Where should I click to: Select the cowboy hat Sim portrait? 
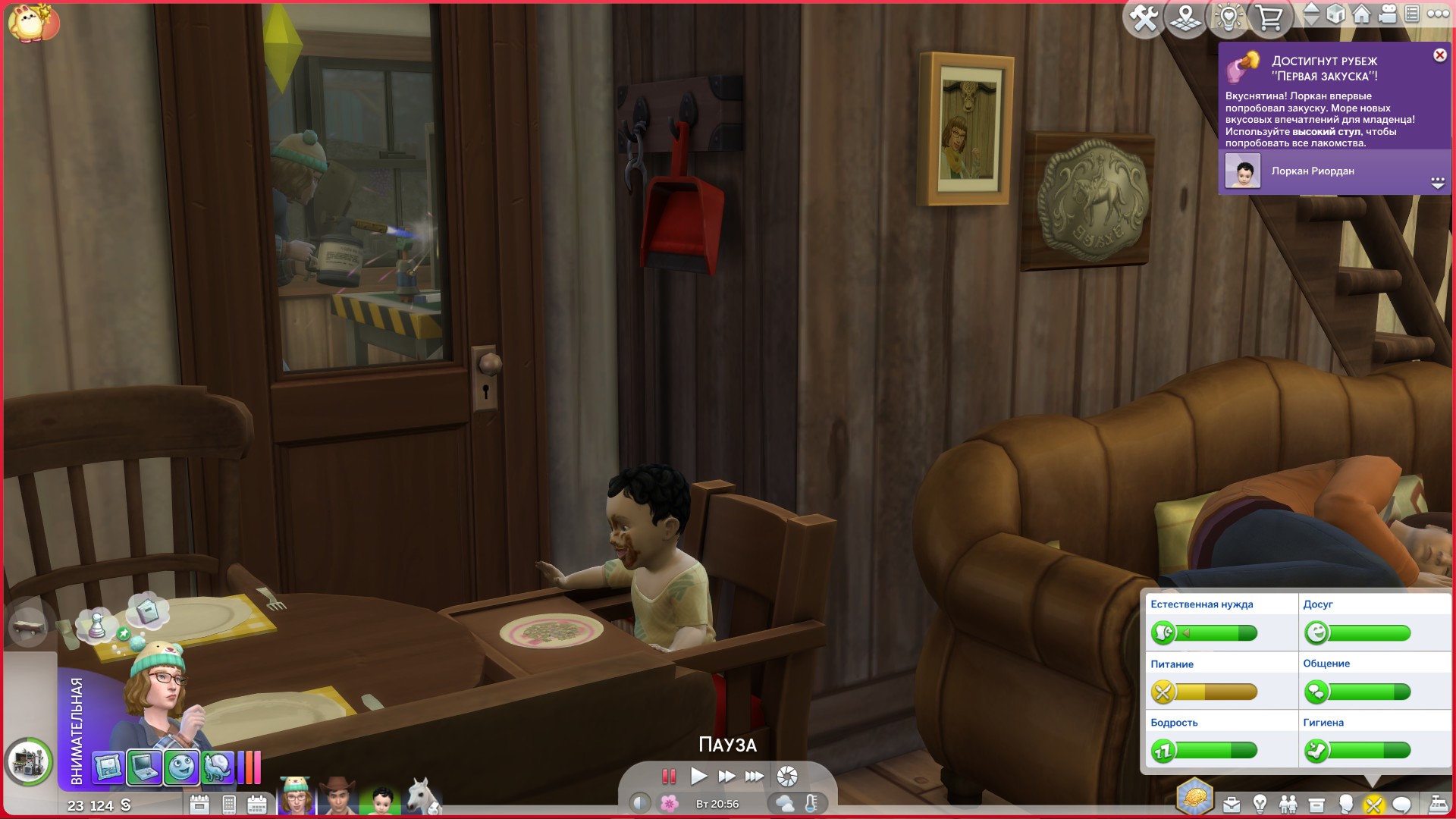(x=337, y=796)
